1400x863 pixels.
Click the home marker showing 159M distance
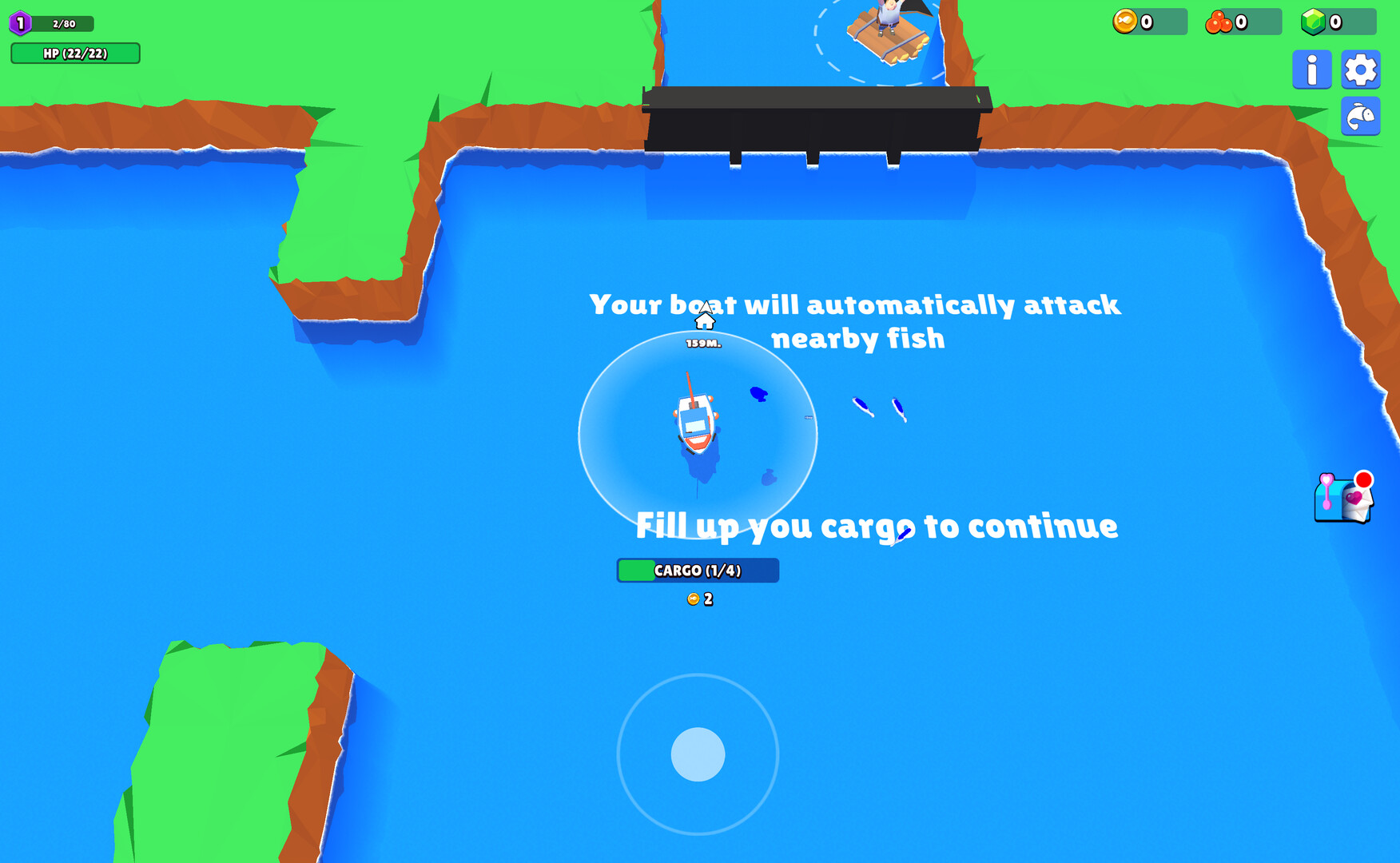[703, 323]
